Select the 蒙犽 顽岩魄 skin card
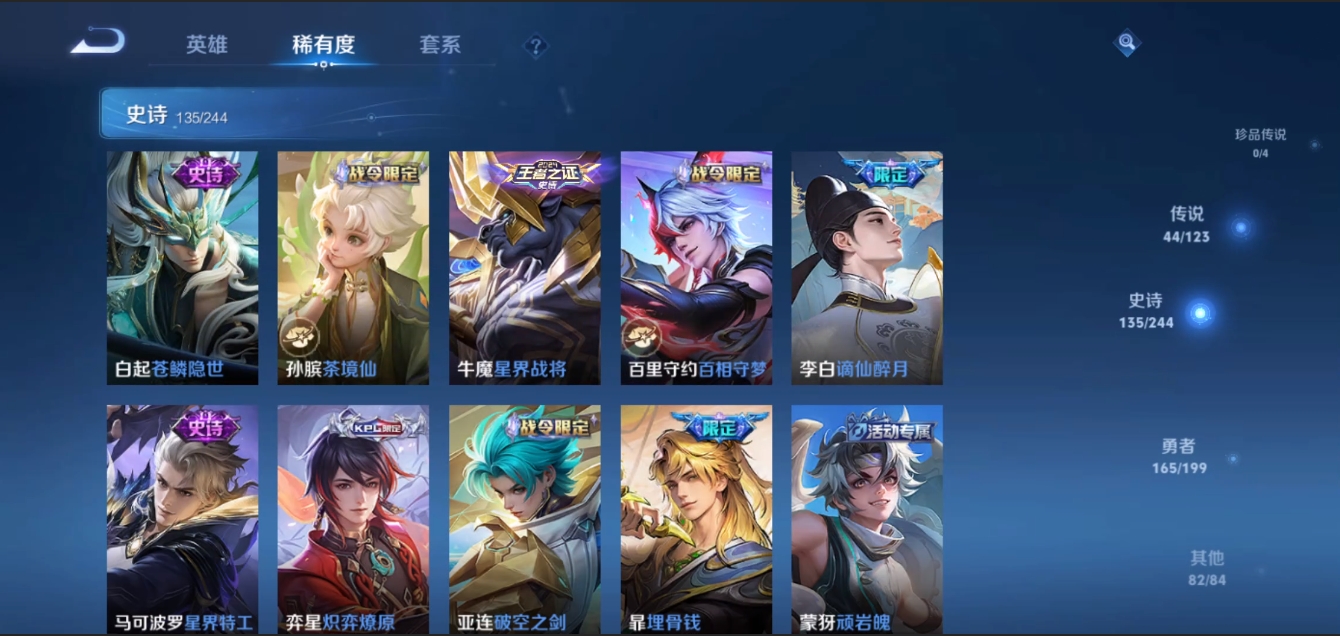Screen dimensions: 1340x636 (867, 519)
